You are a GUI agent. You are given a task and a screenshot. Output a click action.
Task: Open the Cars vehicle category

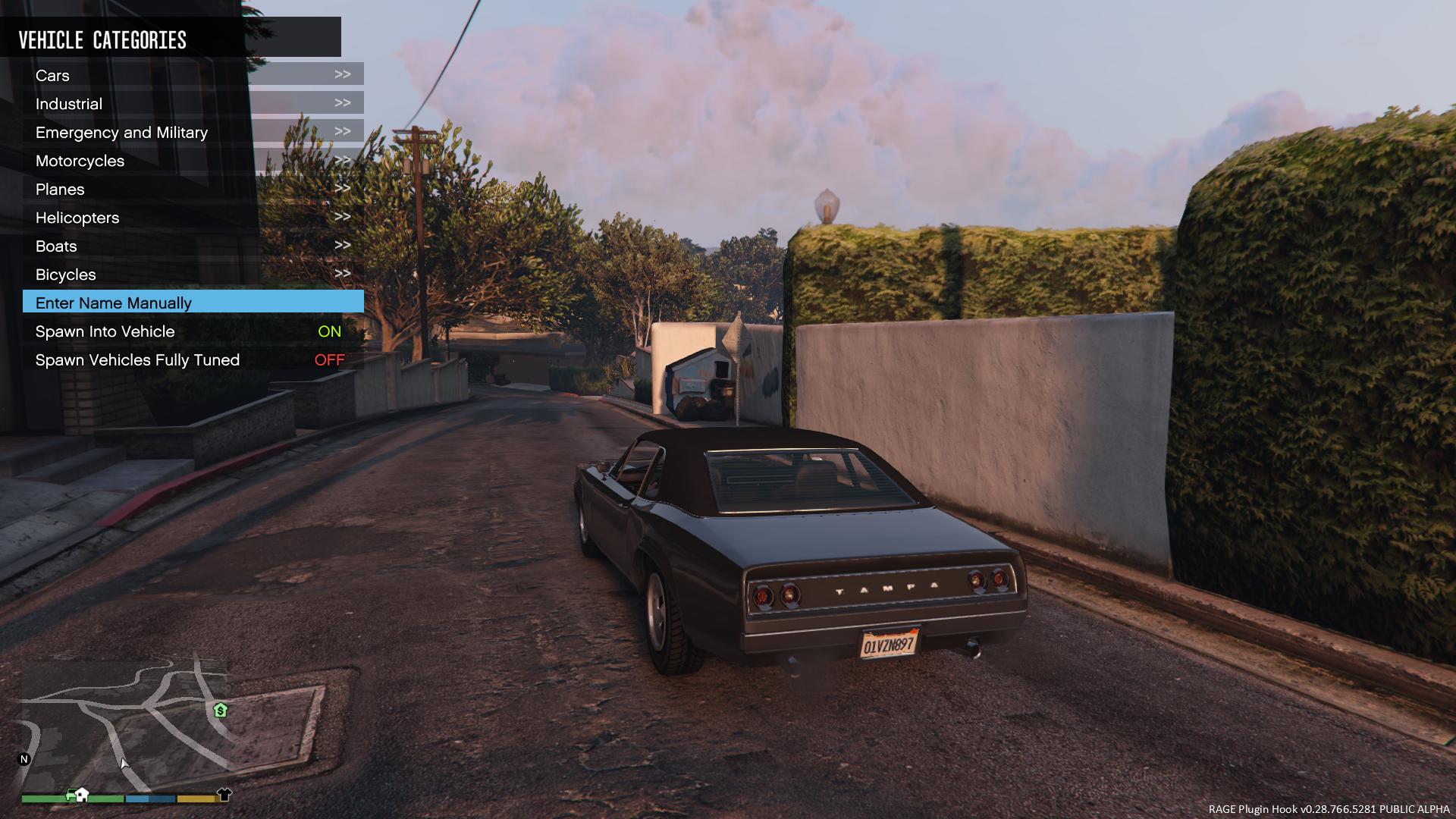click(x=193, y=75)
